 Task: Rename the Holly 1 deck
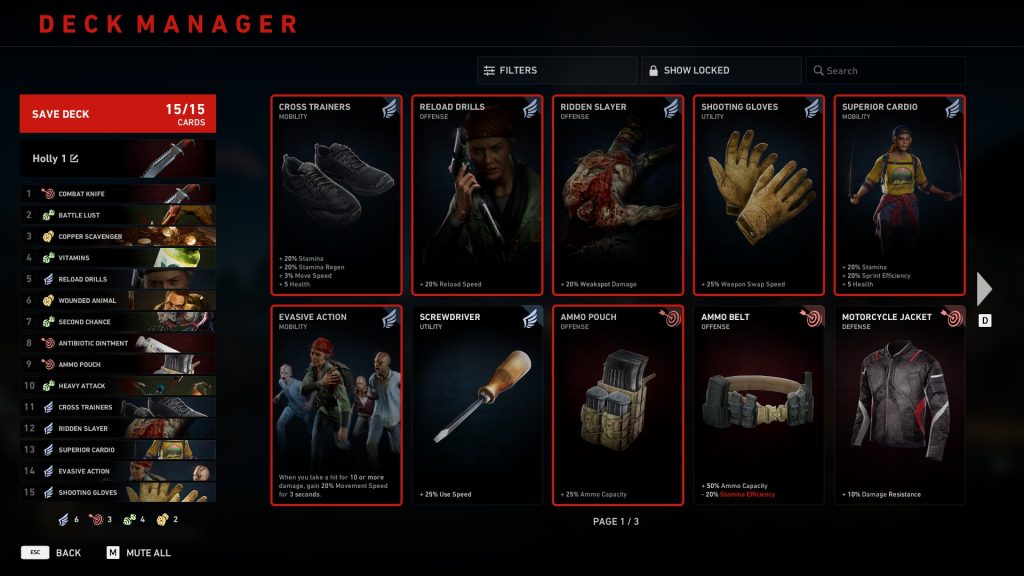pyautogui.click(x=74, y=158)
